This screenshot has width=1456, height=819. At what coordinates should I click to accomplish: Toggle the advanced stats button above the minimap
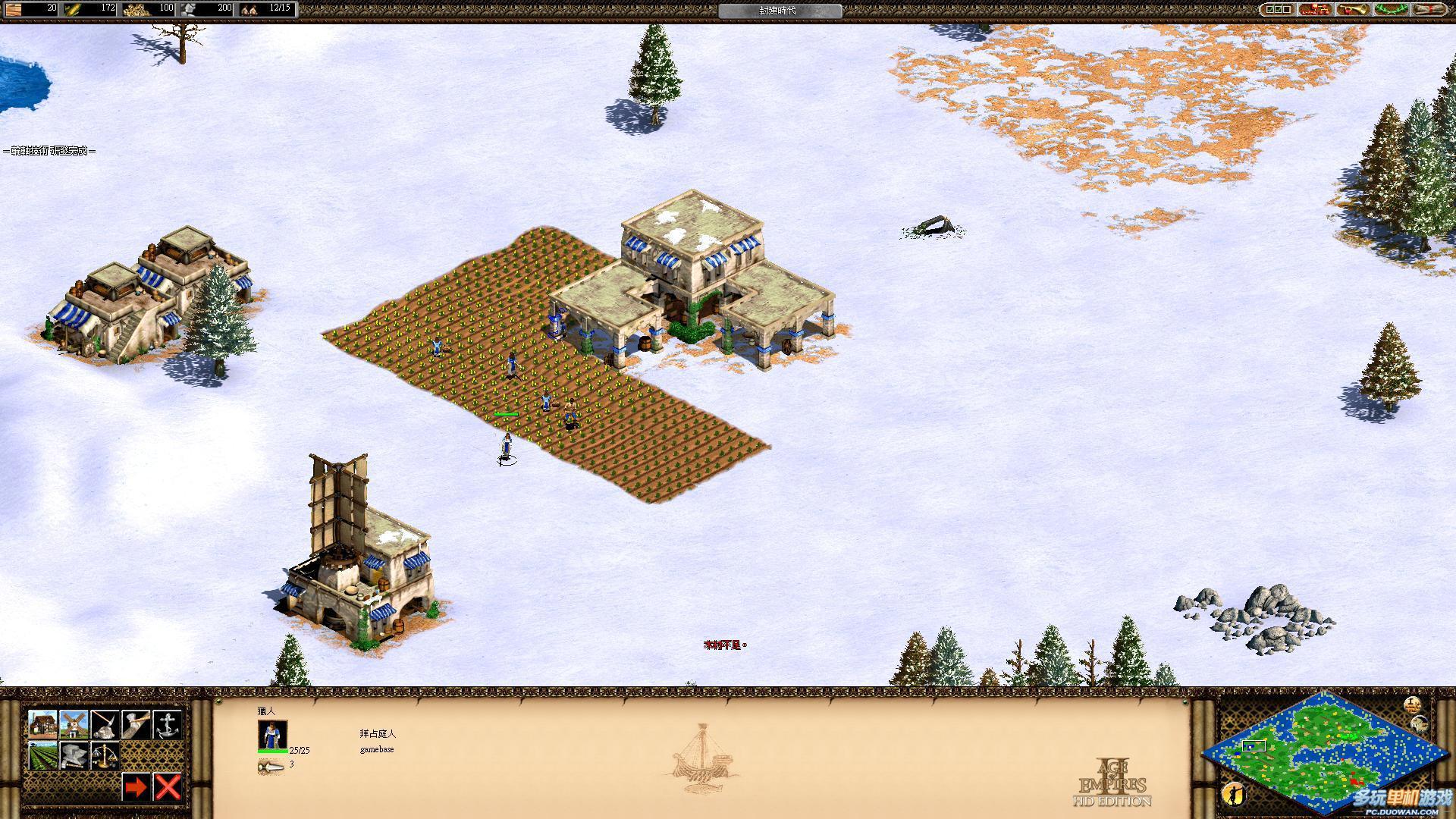click(x=1411, y=704)
